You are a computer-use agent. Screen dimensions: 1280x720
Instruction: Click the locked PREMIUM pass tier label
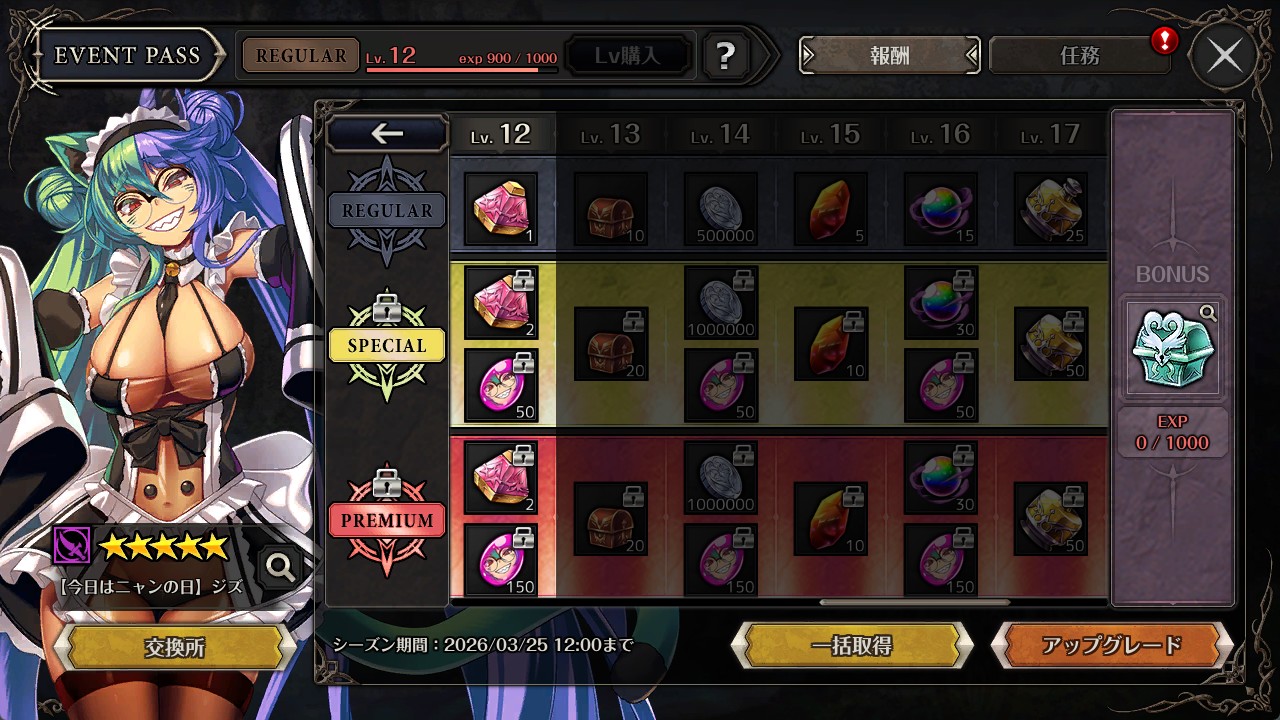click(x=387, y=521)
